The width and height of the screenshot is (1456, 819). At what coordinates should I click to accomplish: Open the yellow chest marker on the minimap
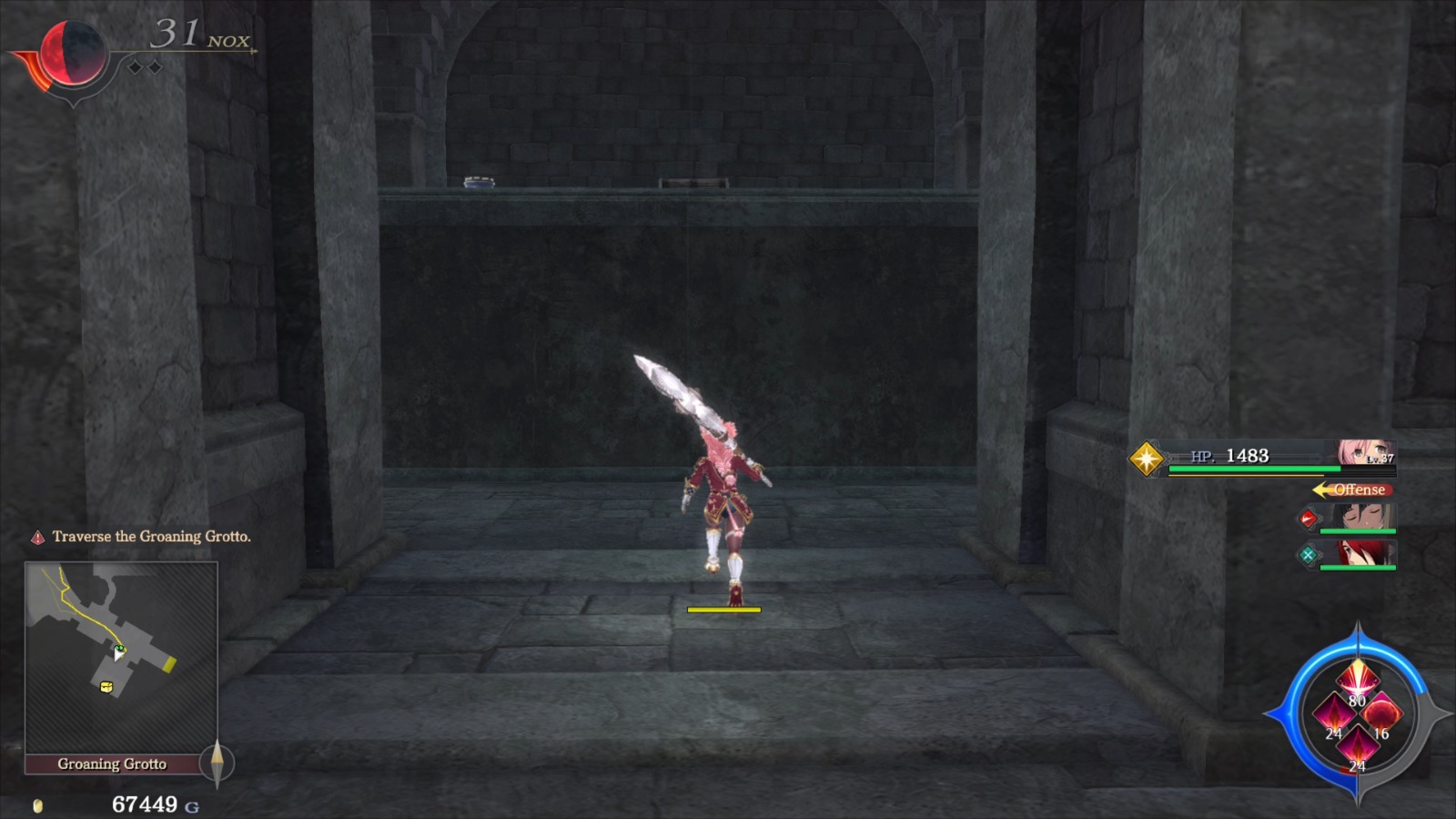106,686
